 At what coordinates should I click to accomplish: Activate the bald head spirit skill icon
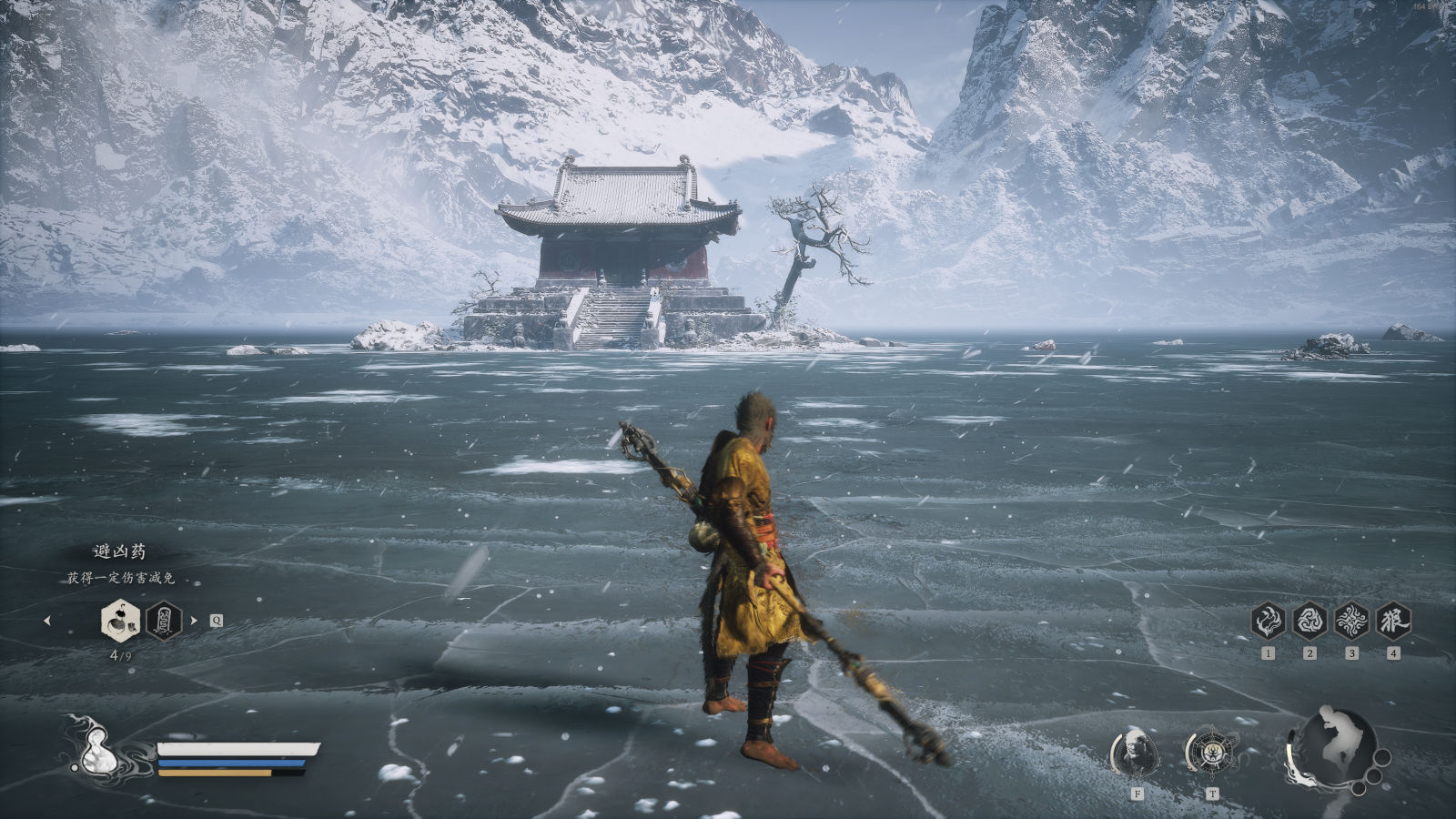point(1136,753)
